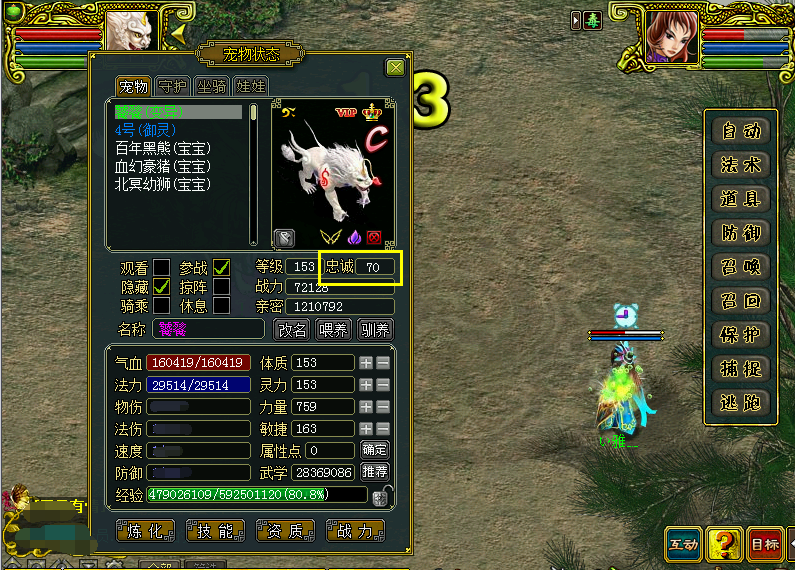Screen dimensions: 795x570
Task: Click the 驯养 tame button
Action: (x=375, y=329)
